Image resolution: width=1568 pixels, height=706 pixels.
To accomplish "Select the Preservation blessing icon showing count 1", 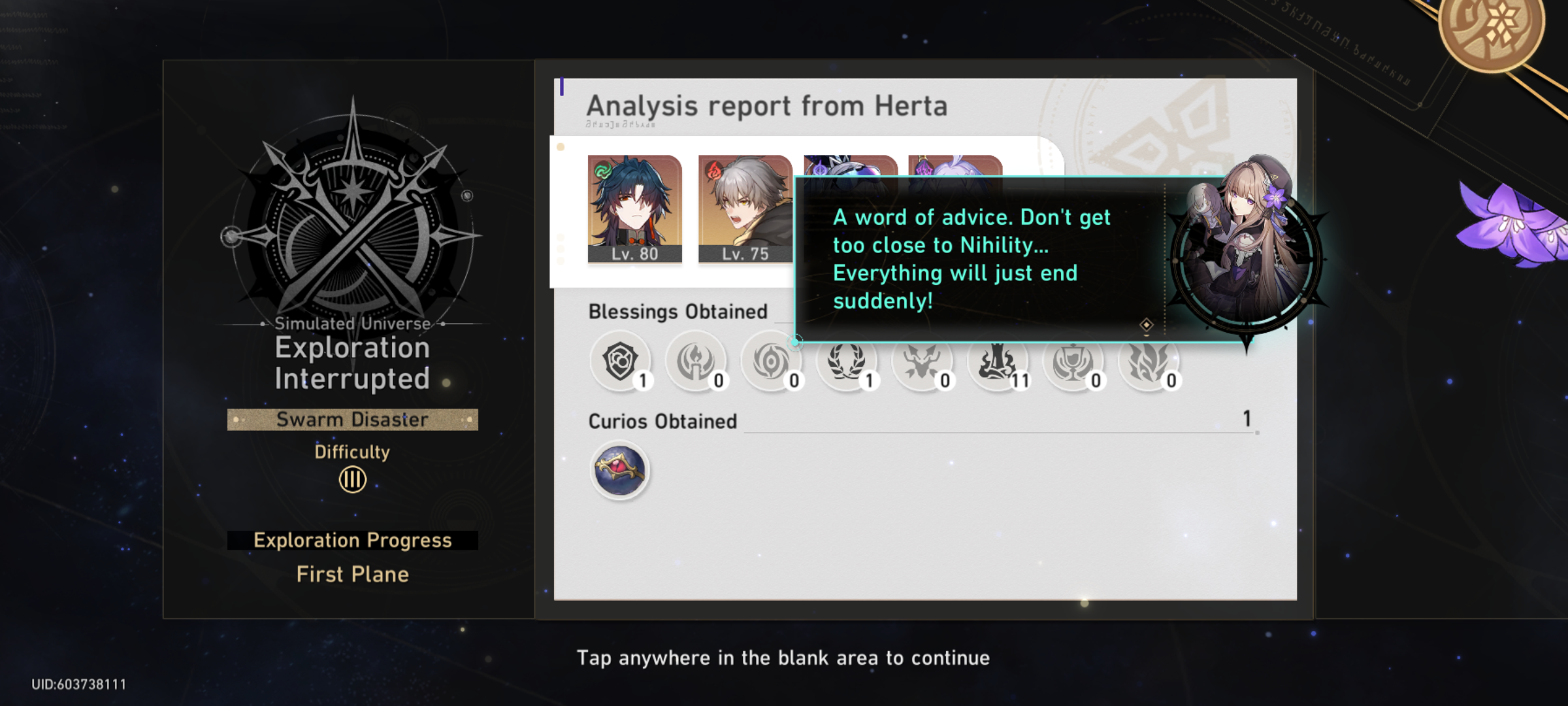I will click(621, 361).
